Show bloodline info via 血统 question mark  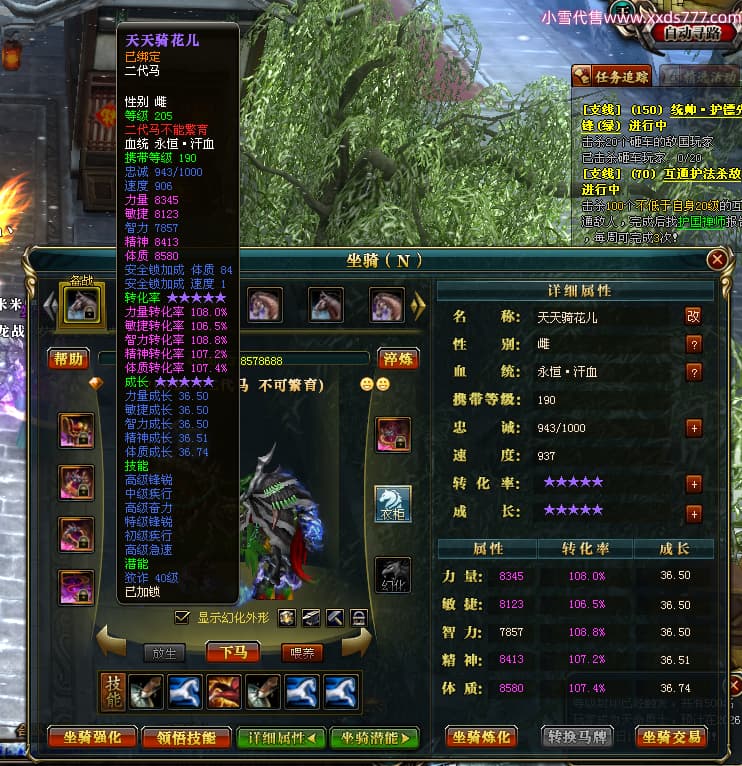694,372
